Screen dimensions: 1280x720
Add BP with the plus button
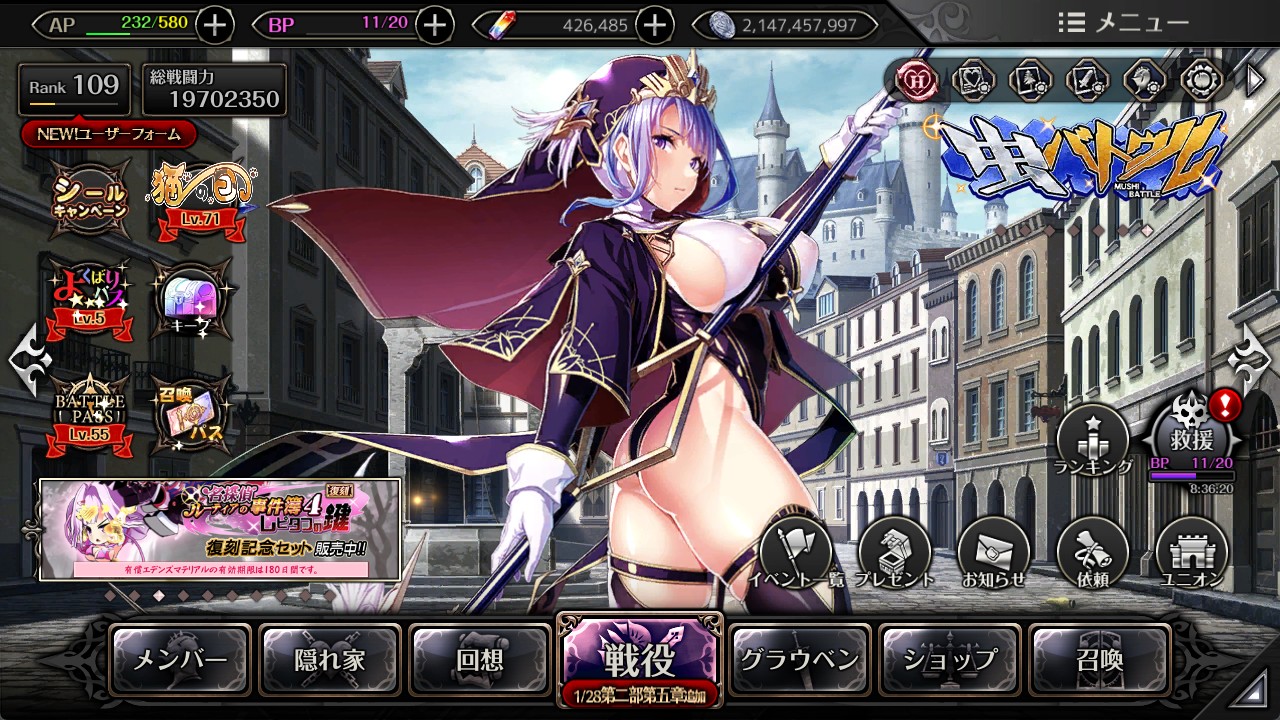[x=433, y=24]
